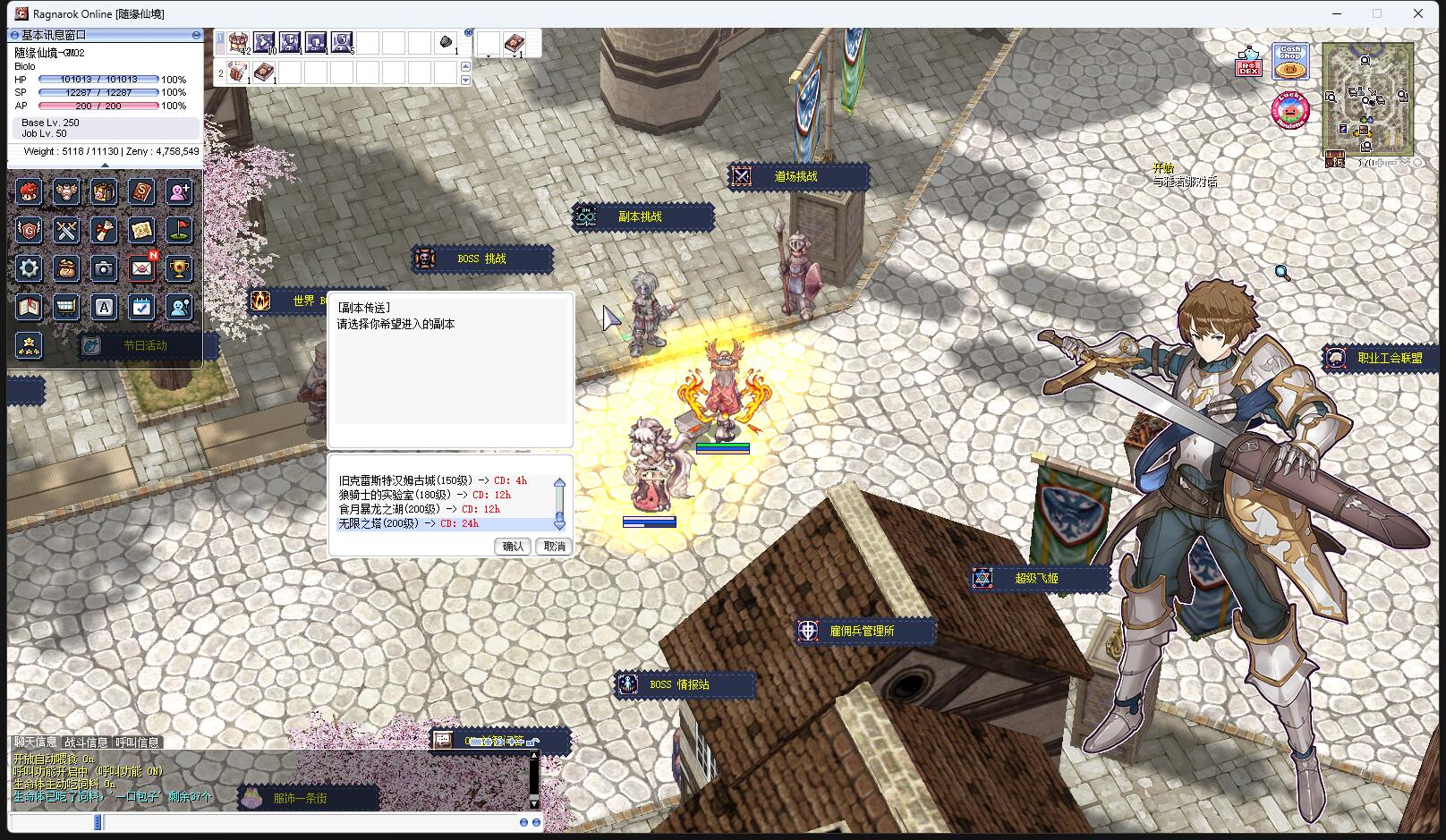Switch to the 战斗信息 chat tab
The width and height of the screenshot is (1446, 840).
[x=86, y=742]
